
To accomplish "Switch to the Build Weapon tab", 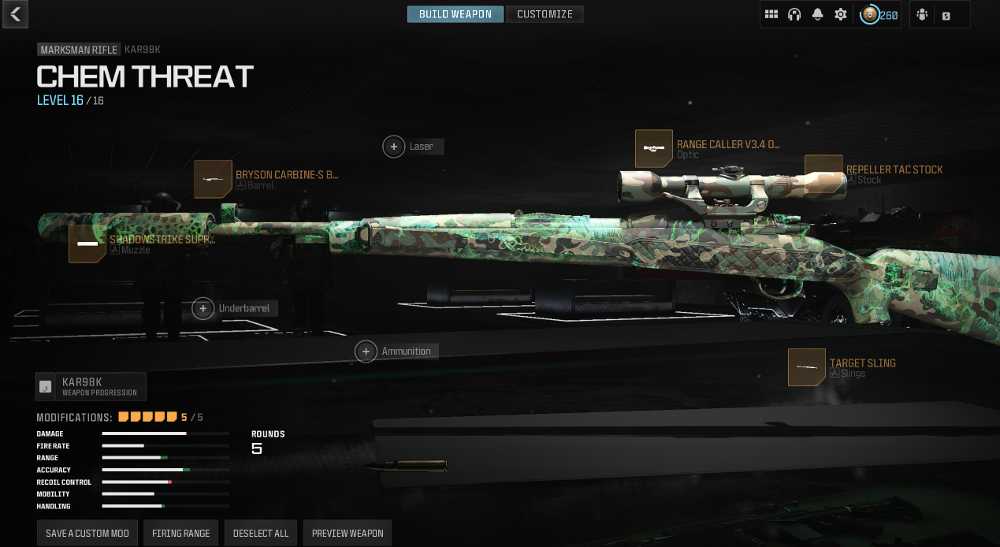I will (455, 14).
